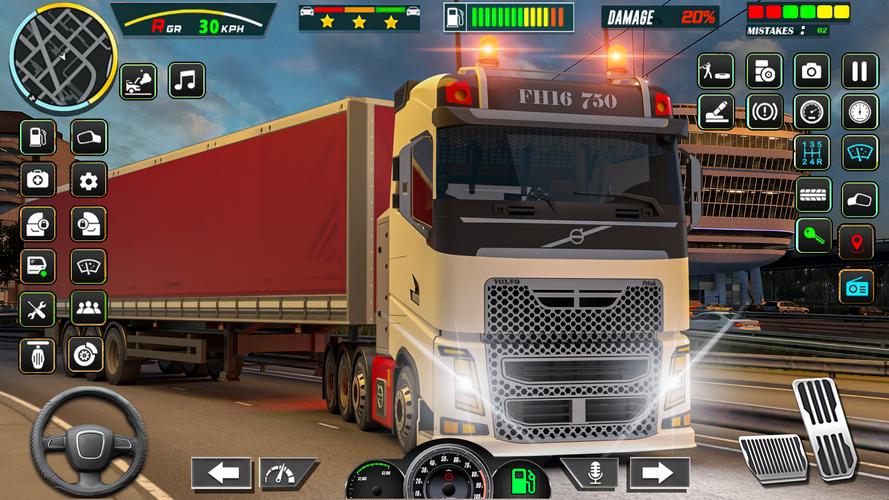
Task: Tap the right turn arrow button
Action: click(659, 473)
